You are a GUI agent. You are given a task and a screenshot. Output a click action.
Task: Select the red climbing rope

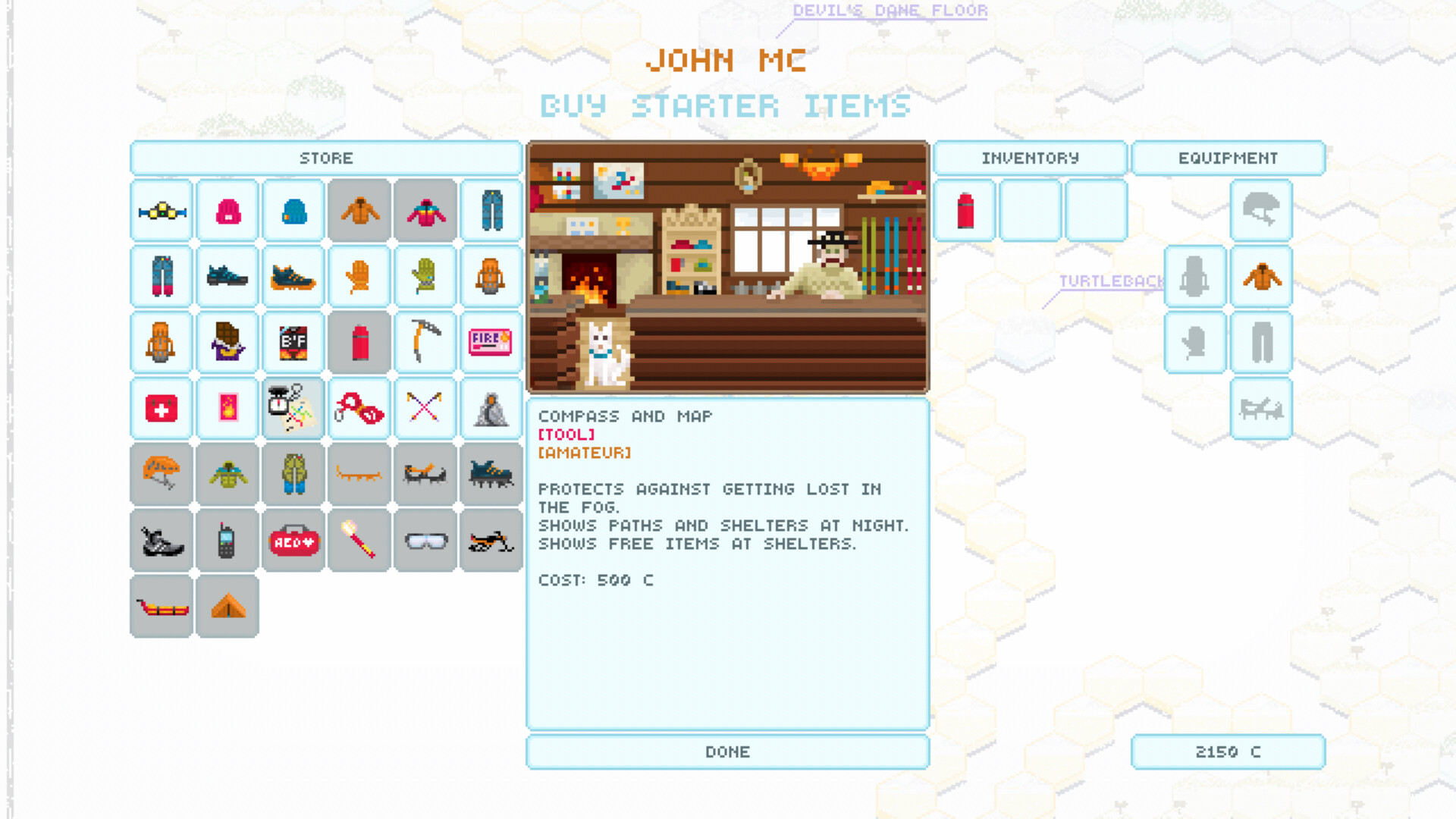(x=359, y=408)
